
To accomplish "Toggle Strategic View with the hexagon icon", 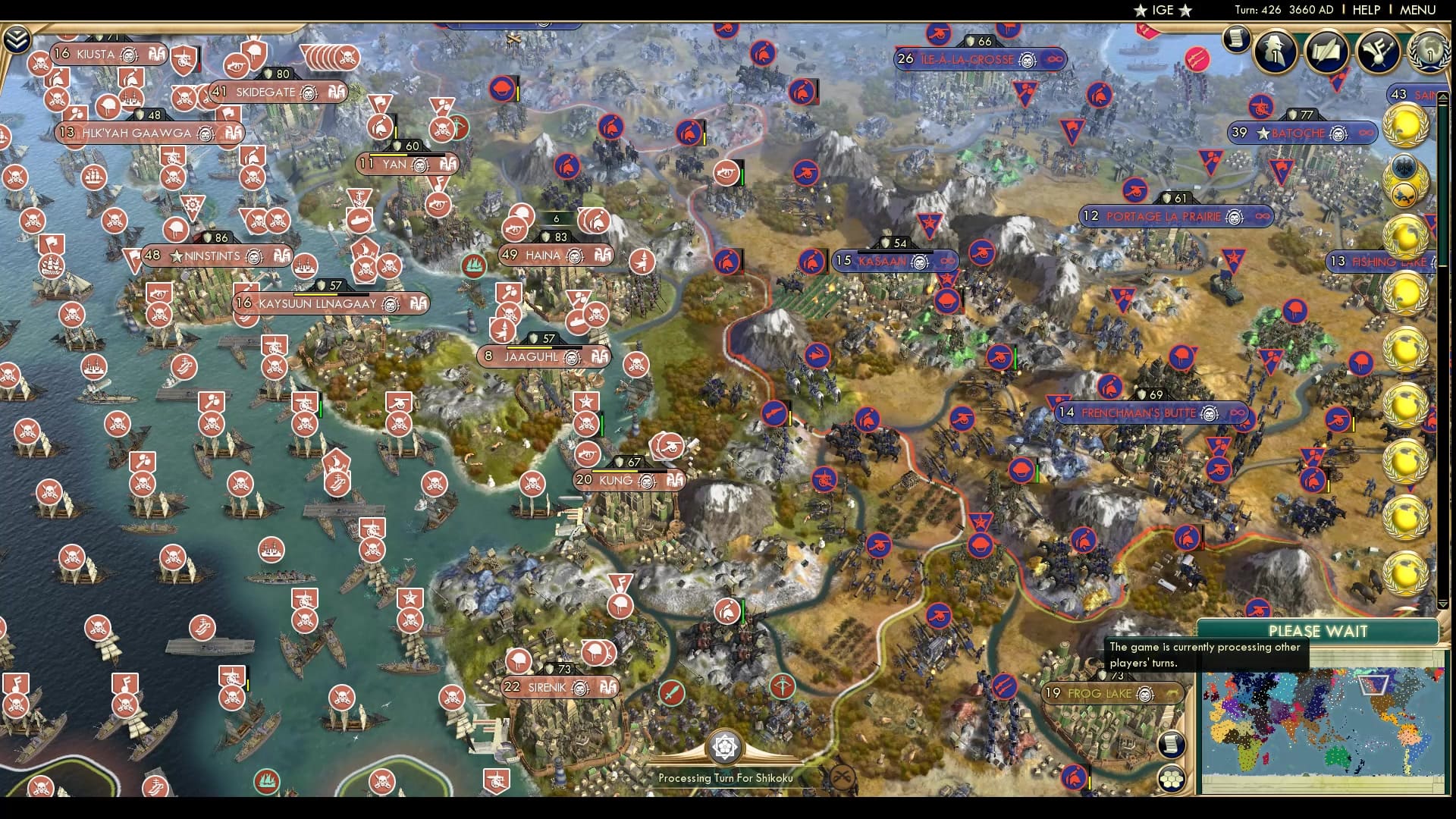I will pyautogui.click(x=1172, y=778).
